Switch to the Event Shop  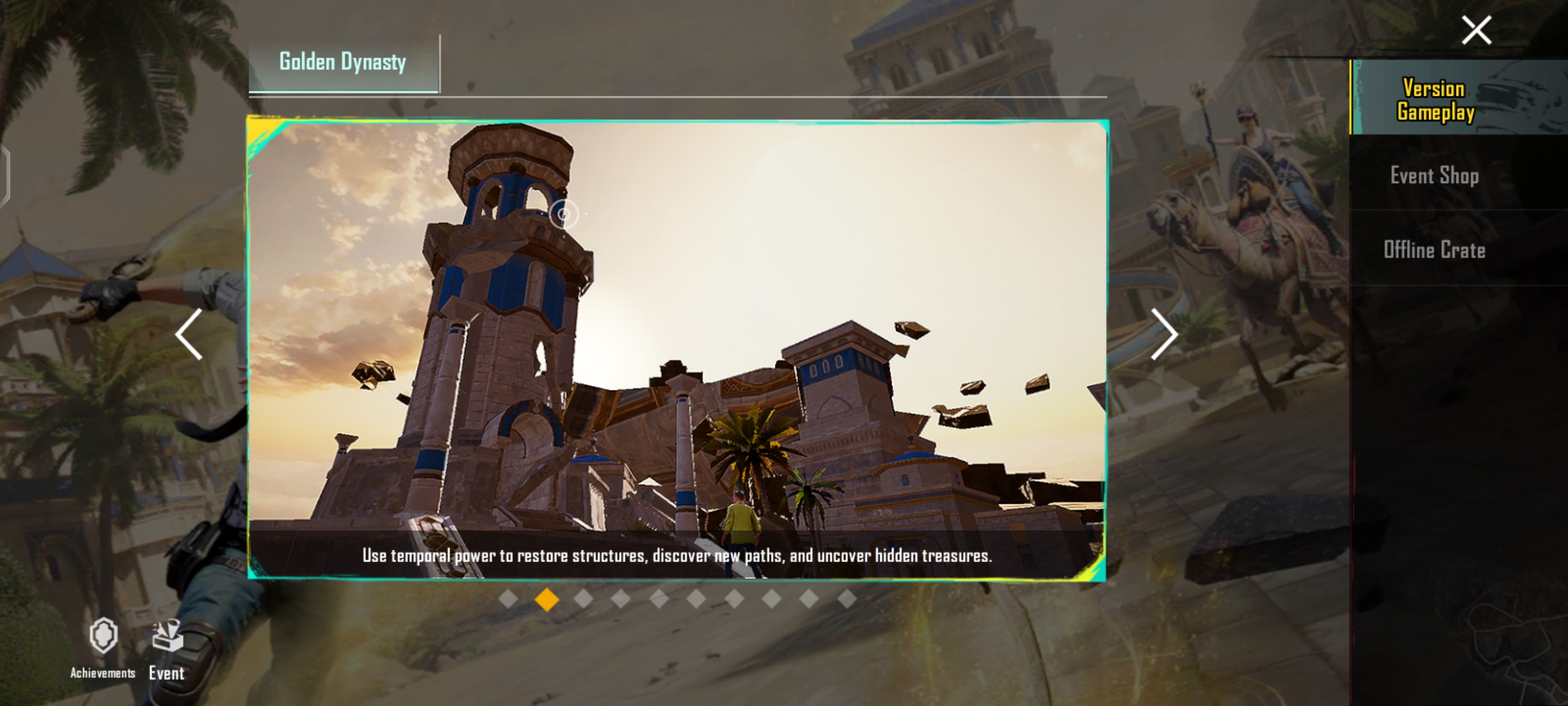coord(1434,176)
